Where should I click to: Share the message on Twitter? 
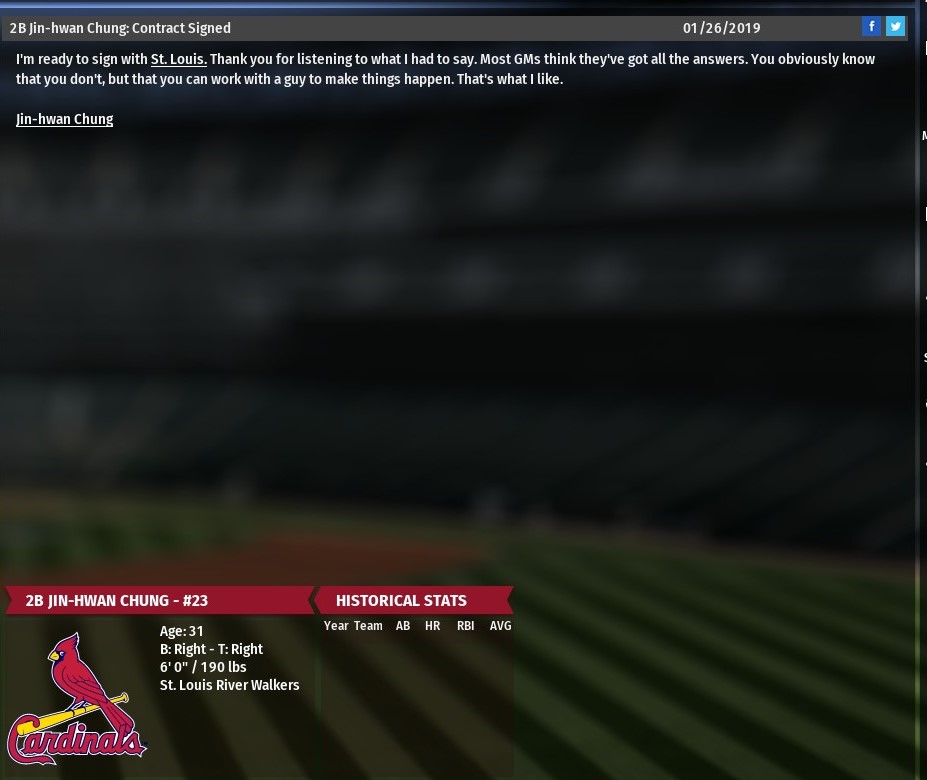coord(895,27)
